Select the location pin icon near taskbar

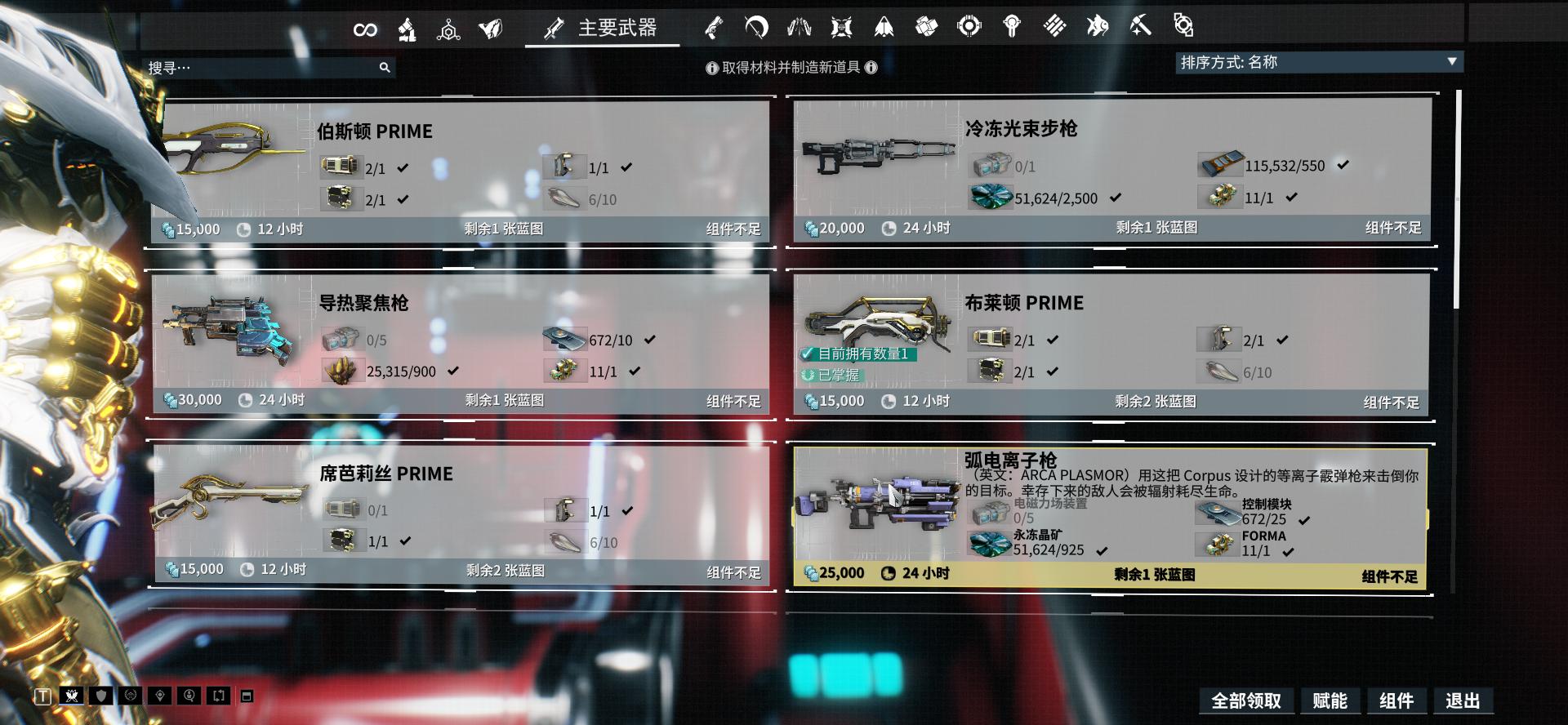pos(160,696)
